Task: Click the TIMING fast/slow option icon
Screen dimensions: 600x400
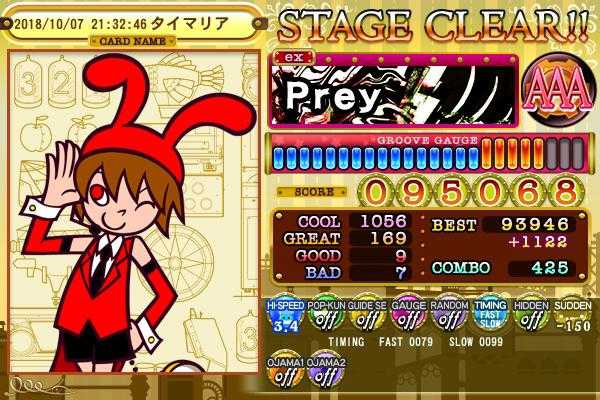Action: pos(488,317)
